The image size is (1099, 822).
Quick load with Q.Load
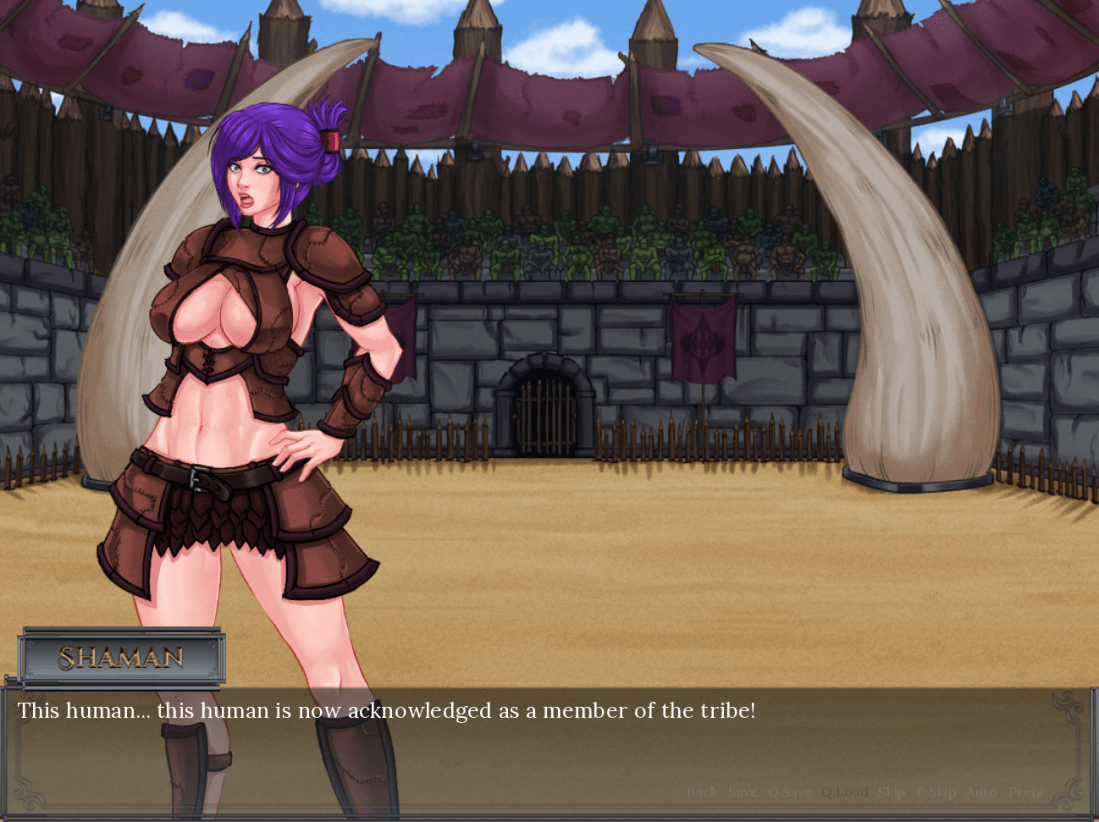pyautogui.click(x=844, y=792)
